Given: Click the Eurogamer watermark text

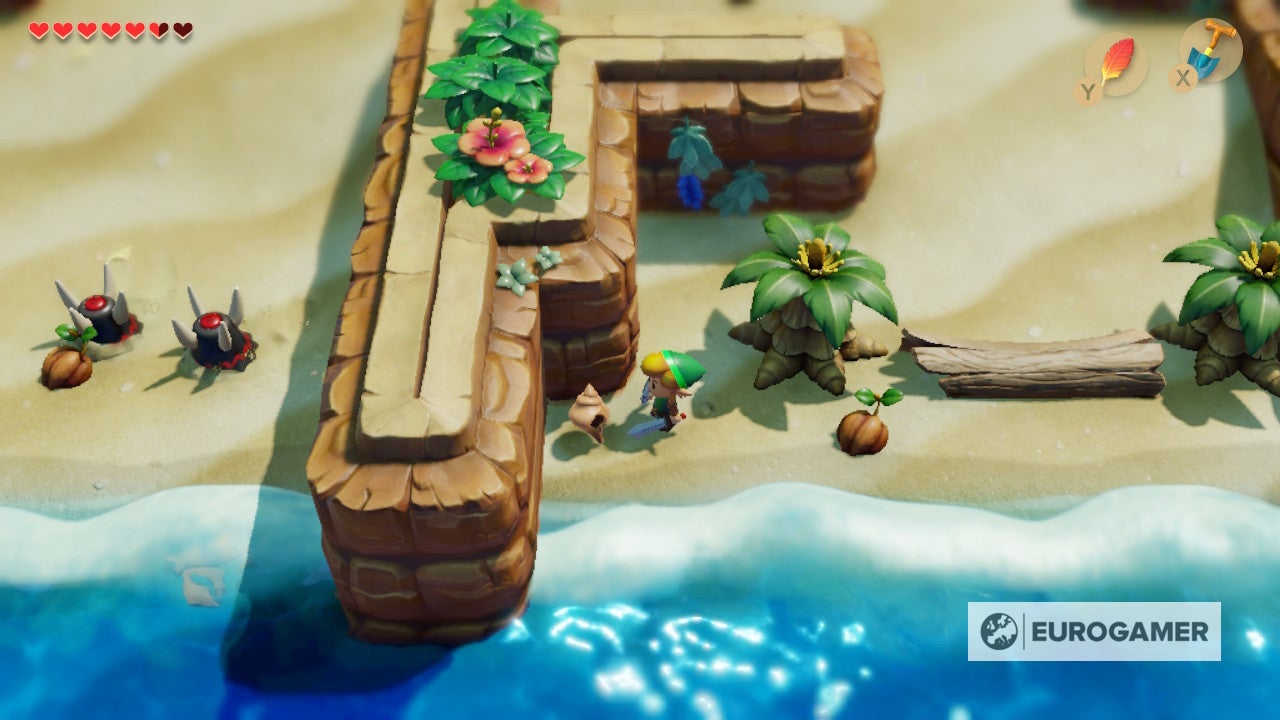Looking at the screenshot, I should [1120, 630].
